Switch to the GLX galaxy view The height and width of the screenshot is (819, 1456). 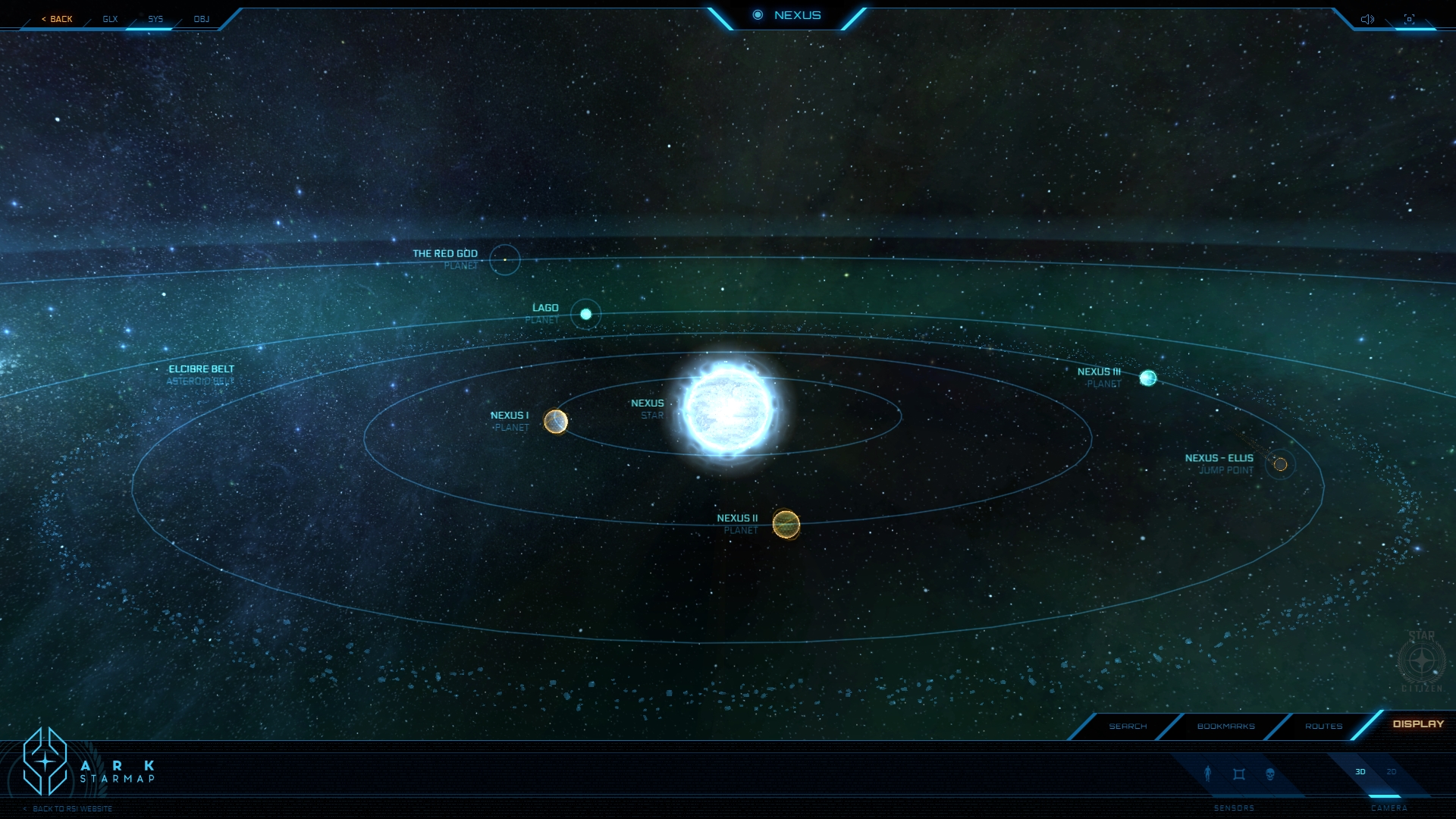pyautogui.click(x=110, y=19)
